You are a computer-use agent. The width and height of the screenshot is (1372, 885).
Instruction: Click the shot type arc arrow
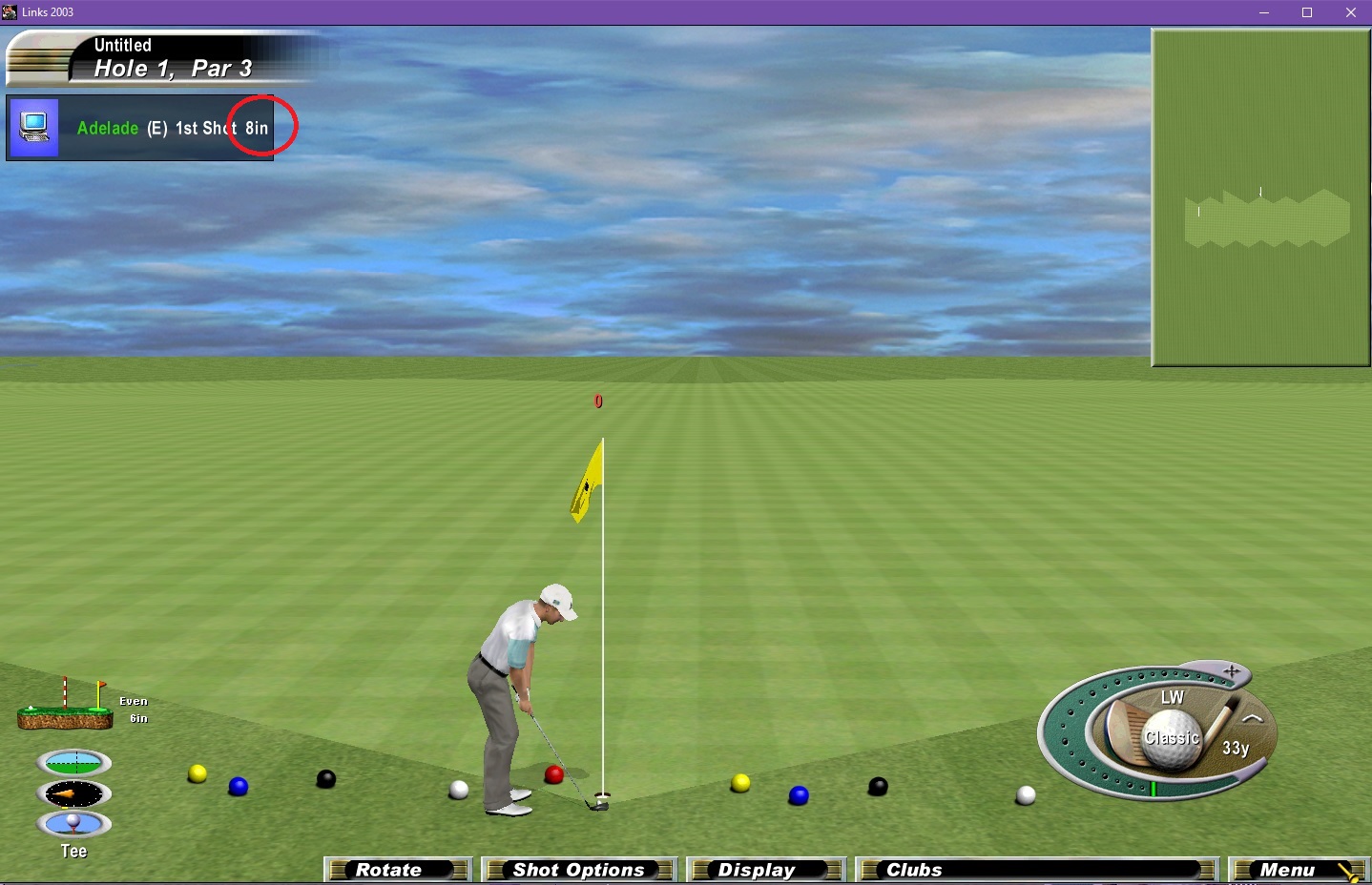pos(1253,719)
